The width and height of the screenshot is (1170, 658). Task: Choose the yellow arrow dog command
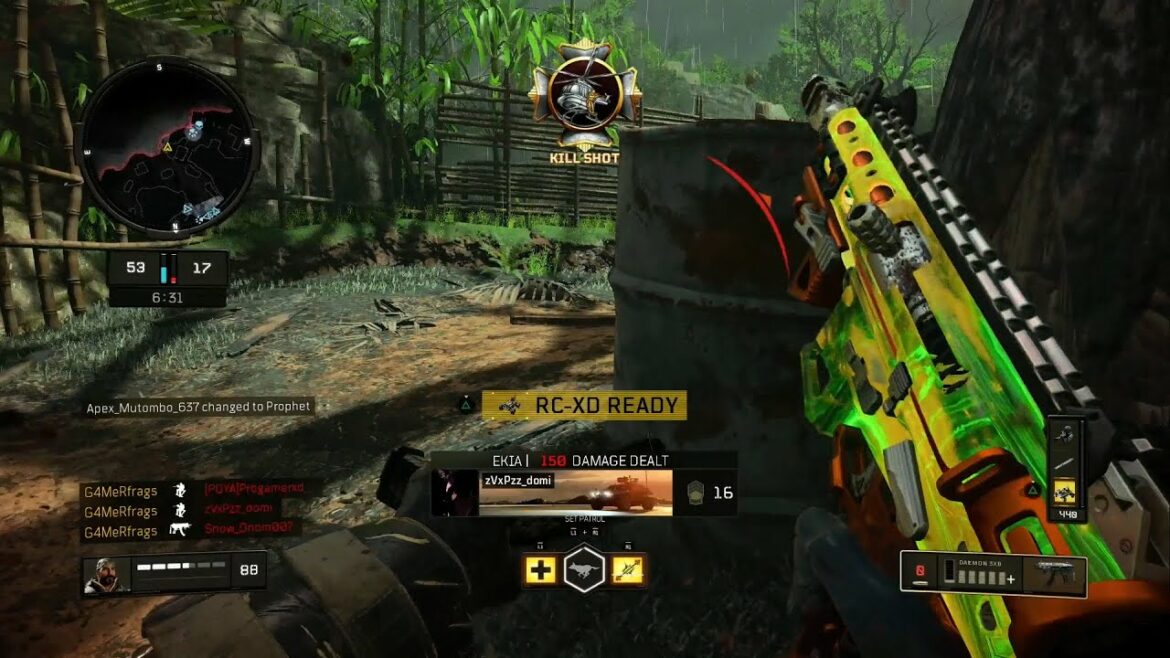pos(628,570)
